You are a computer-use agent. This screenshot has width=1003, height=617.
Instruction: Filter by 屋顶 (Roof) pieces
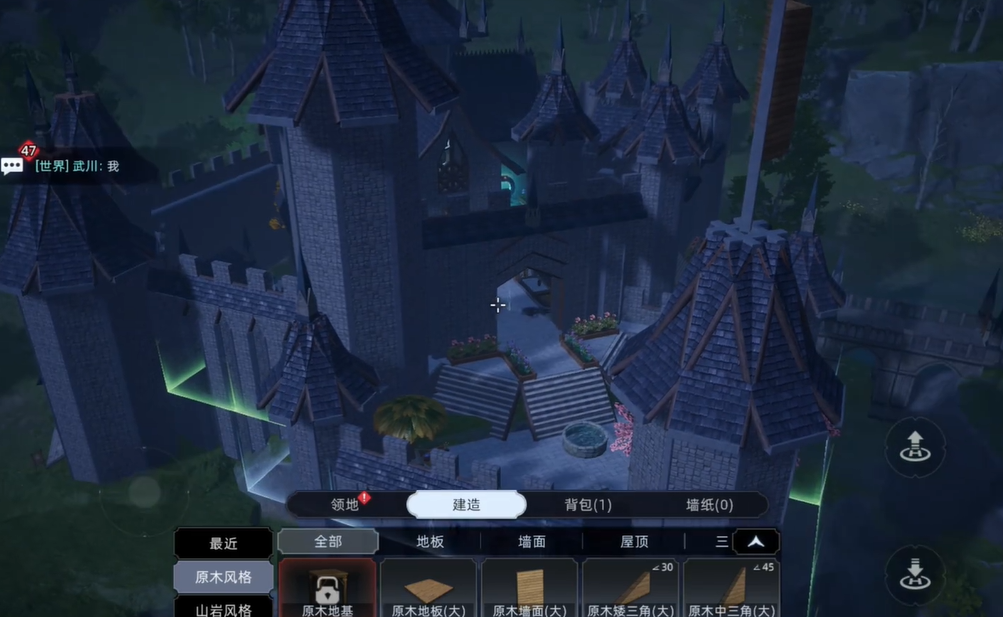point(634,541)
